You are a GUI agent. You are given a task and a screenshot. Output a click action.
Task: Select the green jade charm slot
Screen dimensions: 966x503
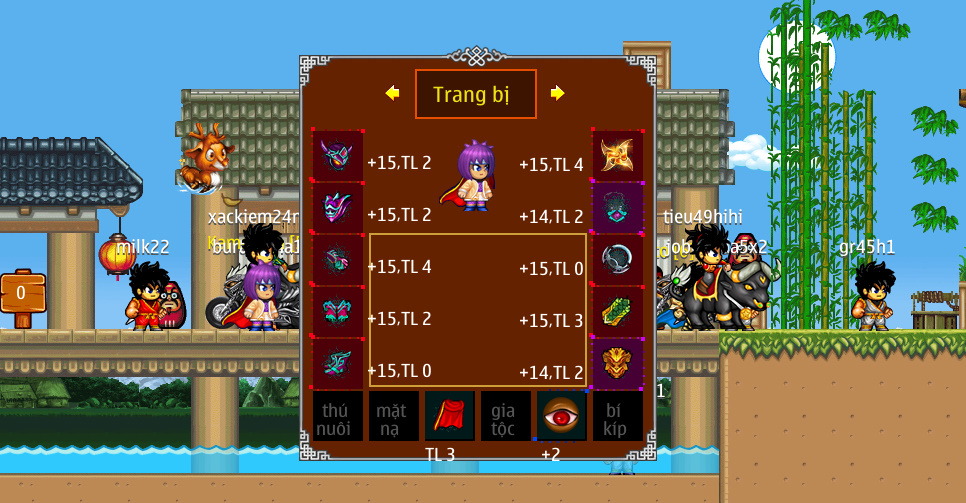click(x=617, y=312)
